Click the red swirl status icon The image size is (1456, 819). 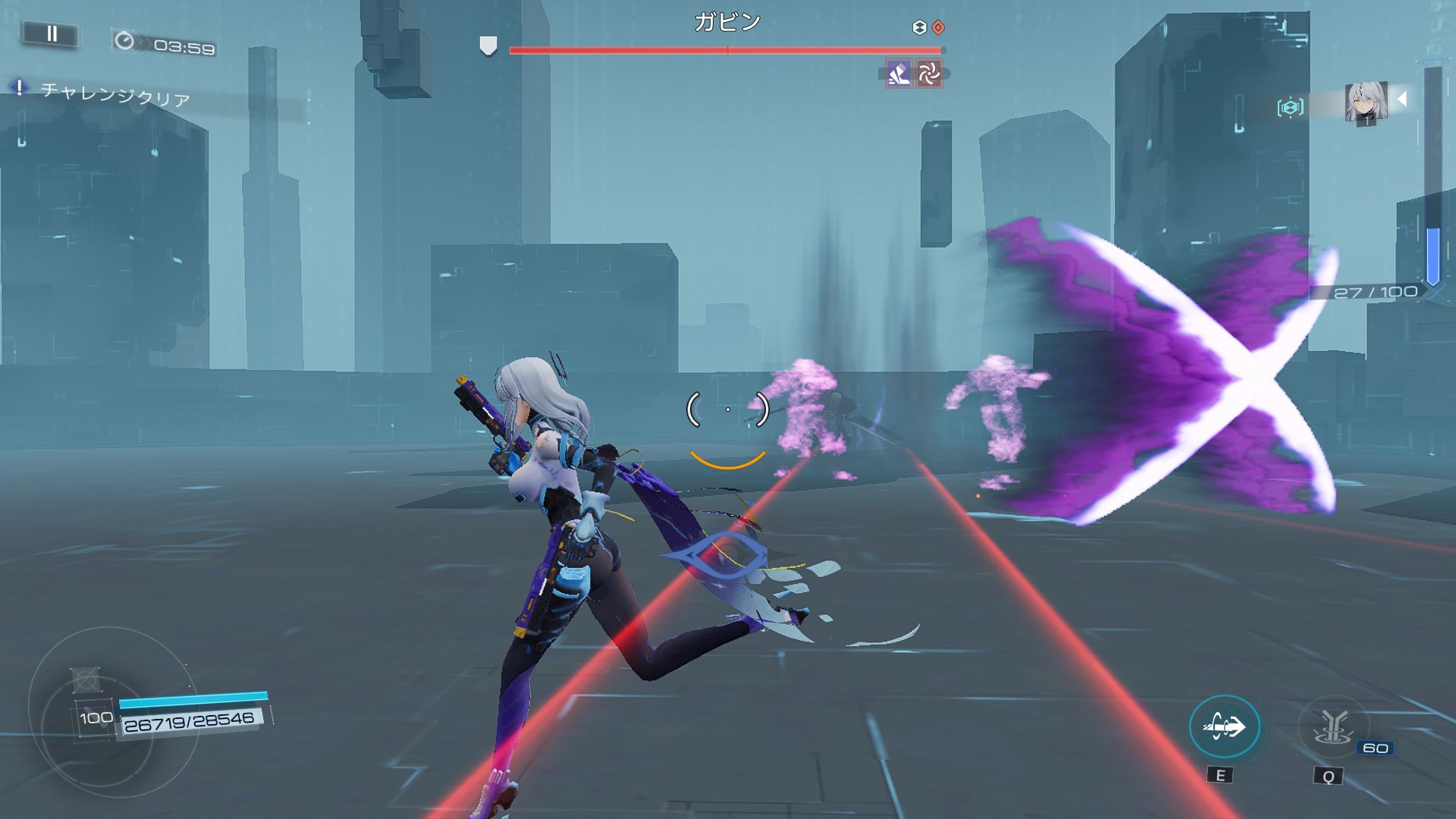click(929, 74)
